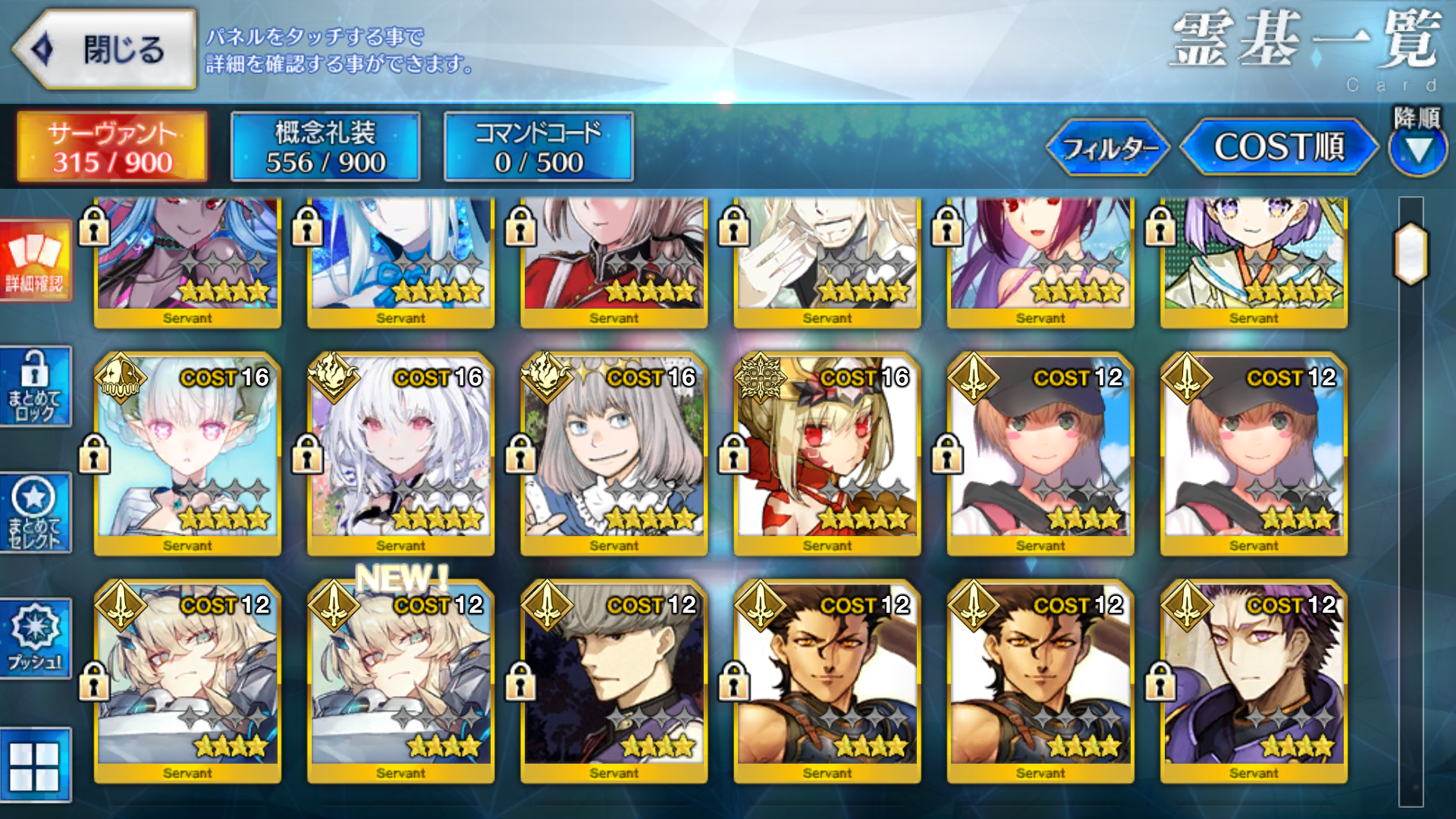Screen dimensions: 1456x819
Task: Select the grey-haired man in dark coat card
Action: 613,681
